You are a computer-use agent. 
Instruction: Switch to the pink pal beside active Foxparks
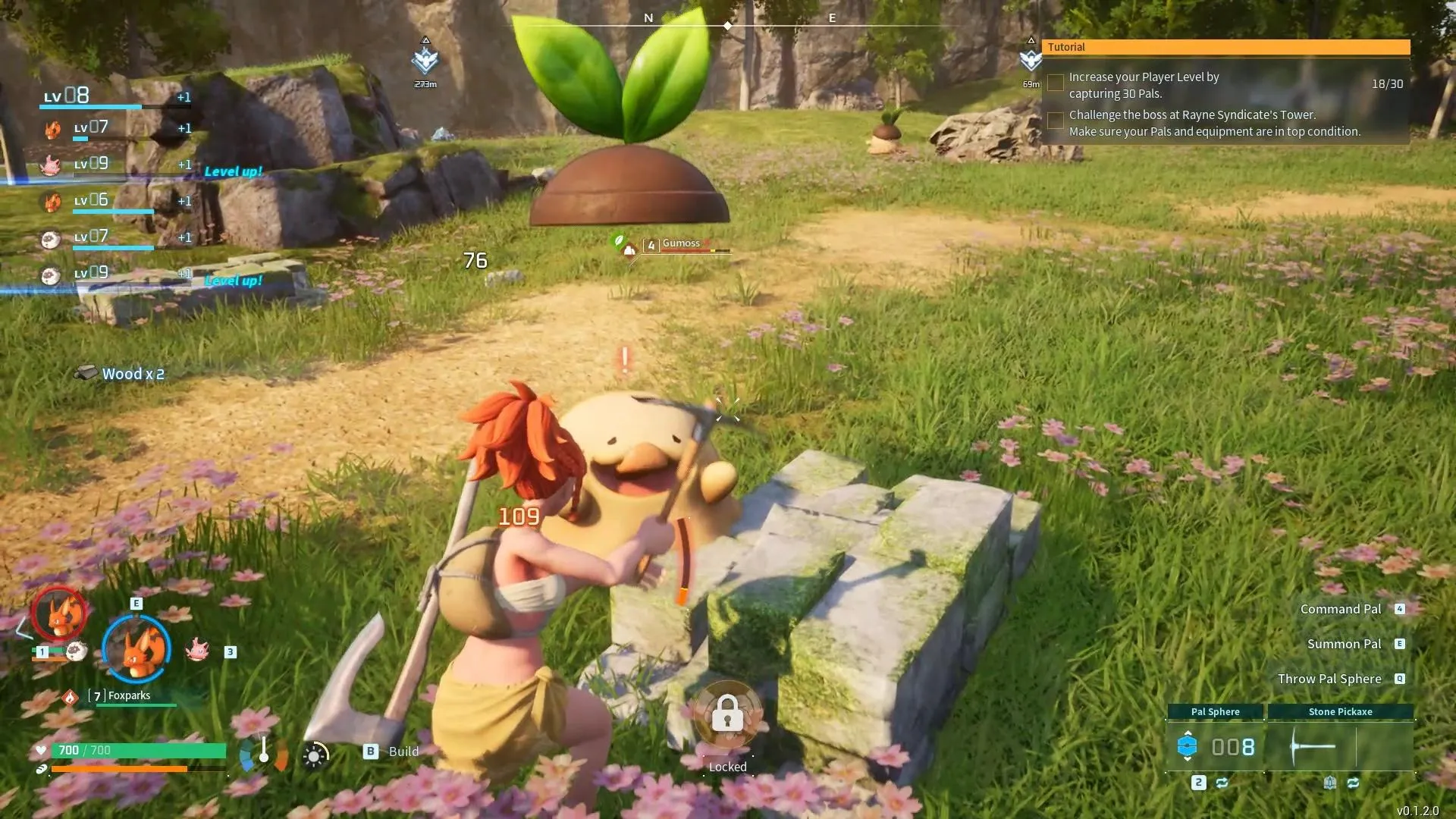(x=197, y=649)
